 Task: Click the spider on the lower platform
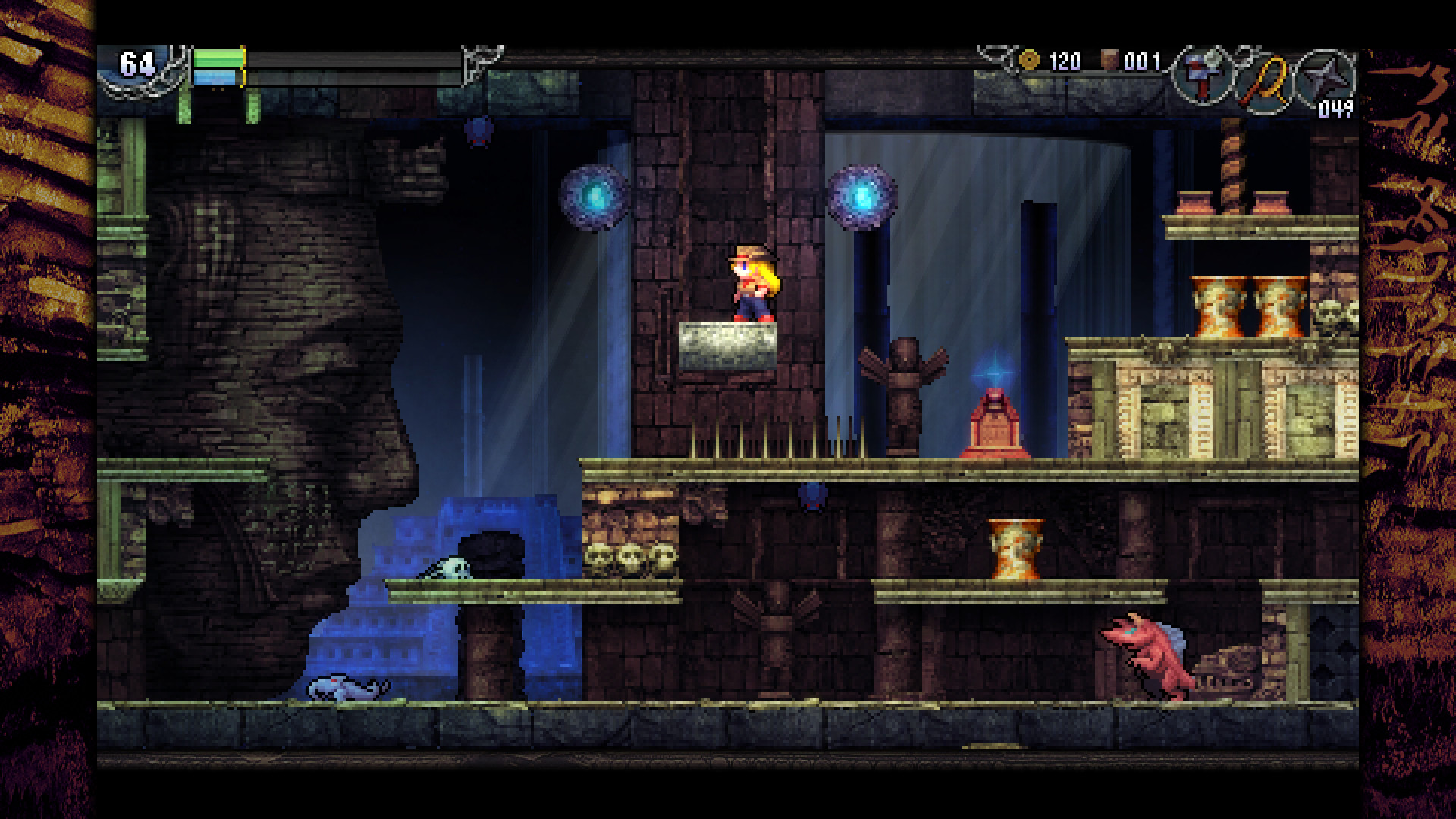[x=813, y=497]
